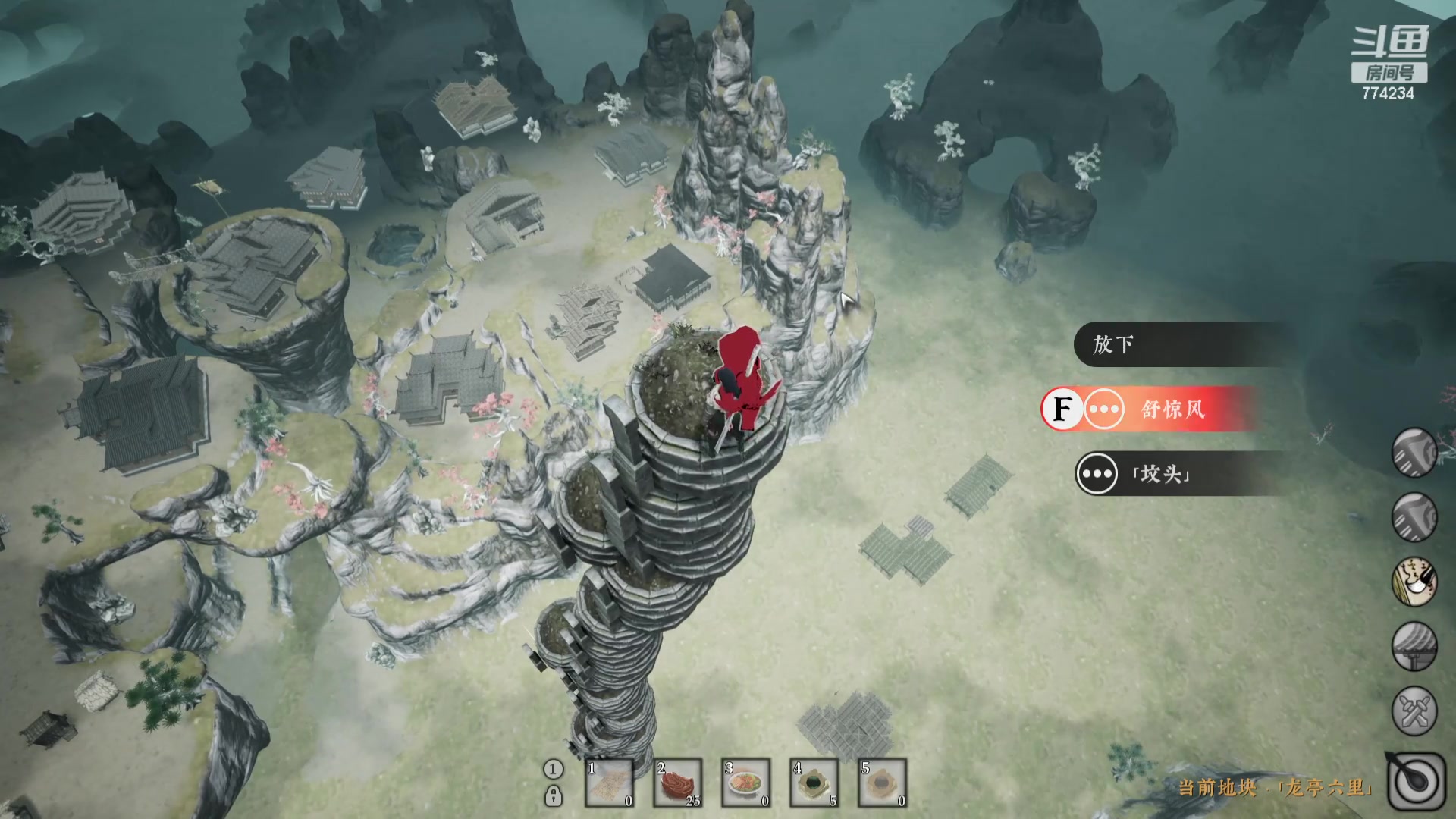
Task: Toggle the hotbar lock icon
Action: 554,796
